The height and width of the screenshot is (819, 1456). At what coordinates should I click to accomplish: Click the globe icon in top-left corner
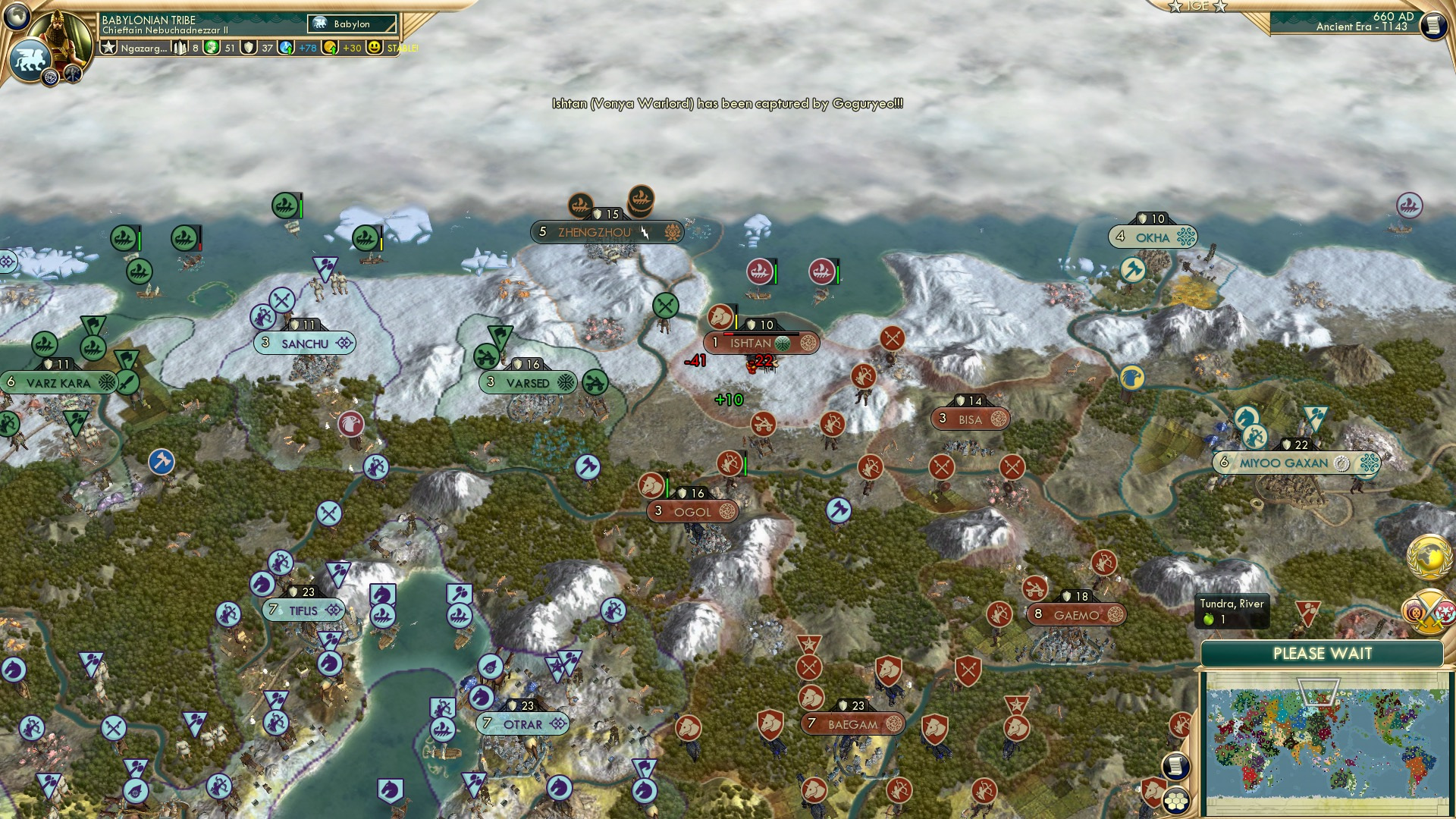[x=15, y=15]
